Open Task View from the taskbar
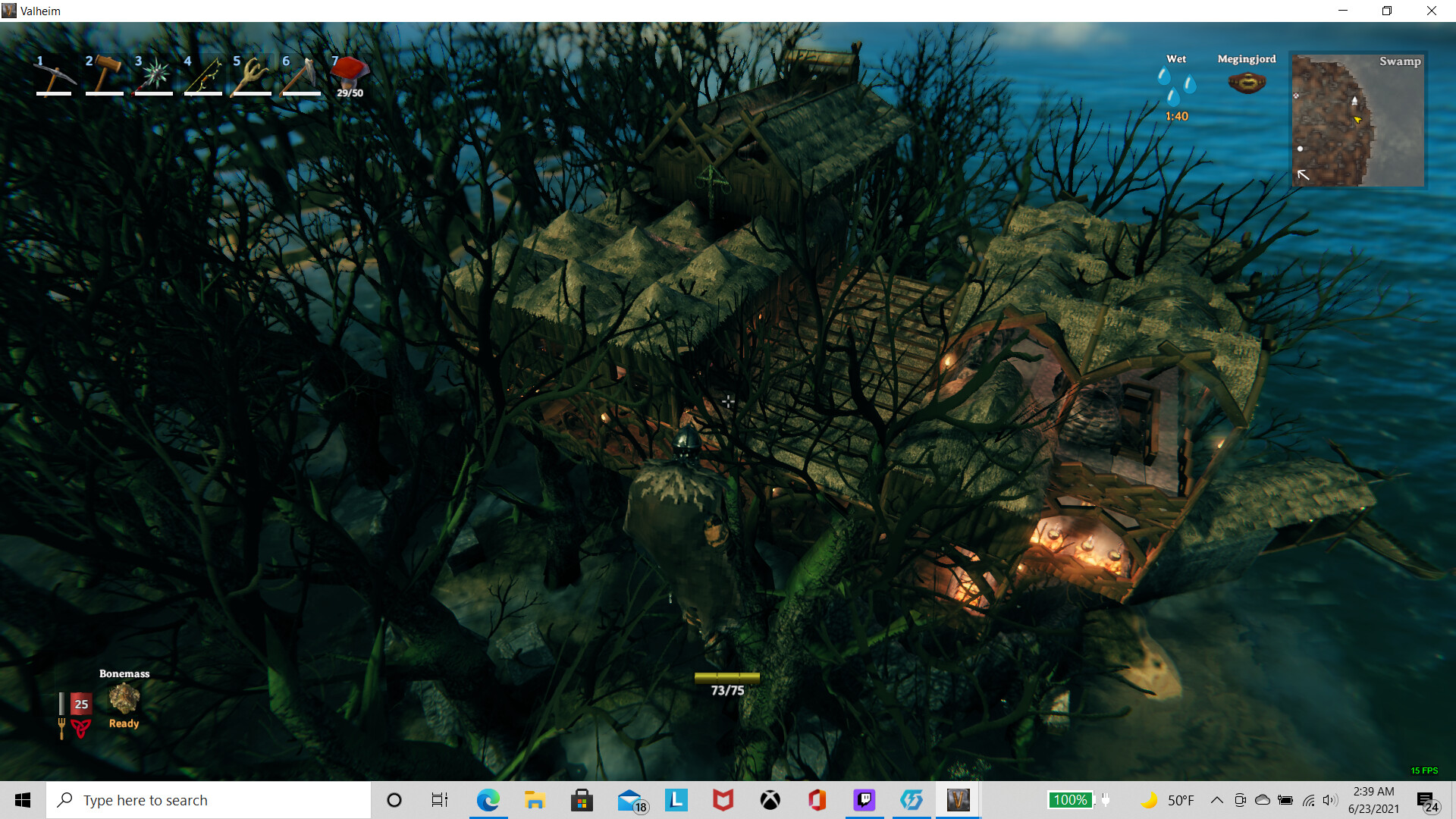The height and width of the screenshot is (819, 1456). 438,799
